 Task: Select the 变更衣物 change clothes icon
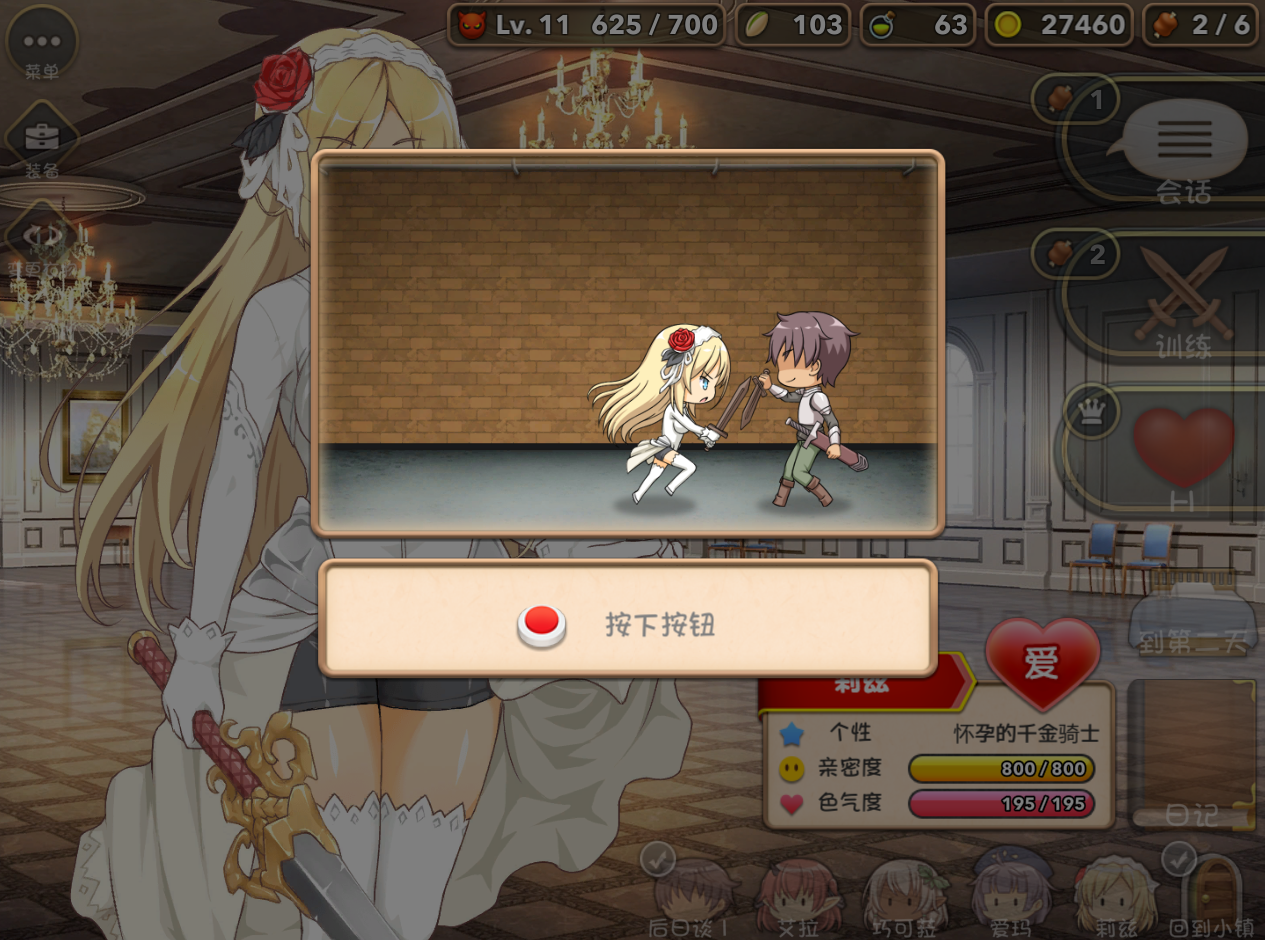click(42, 238)
